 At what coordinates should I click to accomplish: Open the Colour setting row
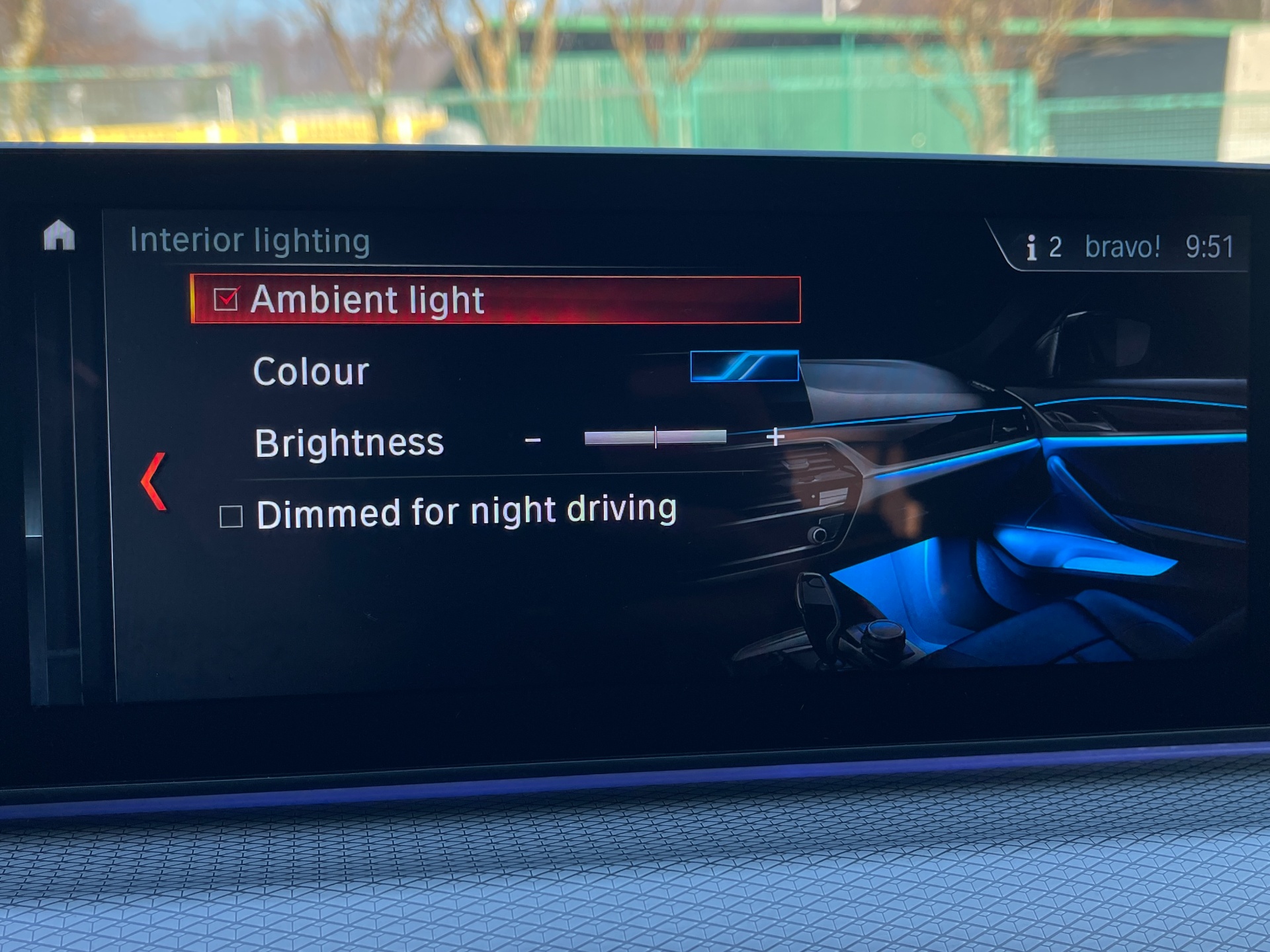312,372
